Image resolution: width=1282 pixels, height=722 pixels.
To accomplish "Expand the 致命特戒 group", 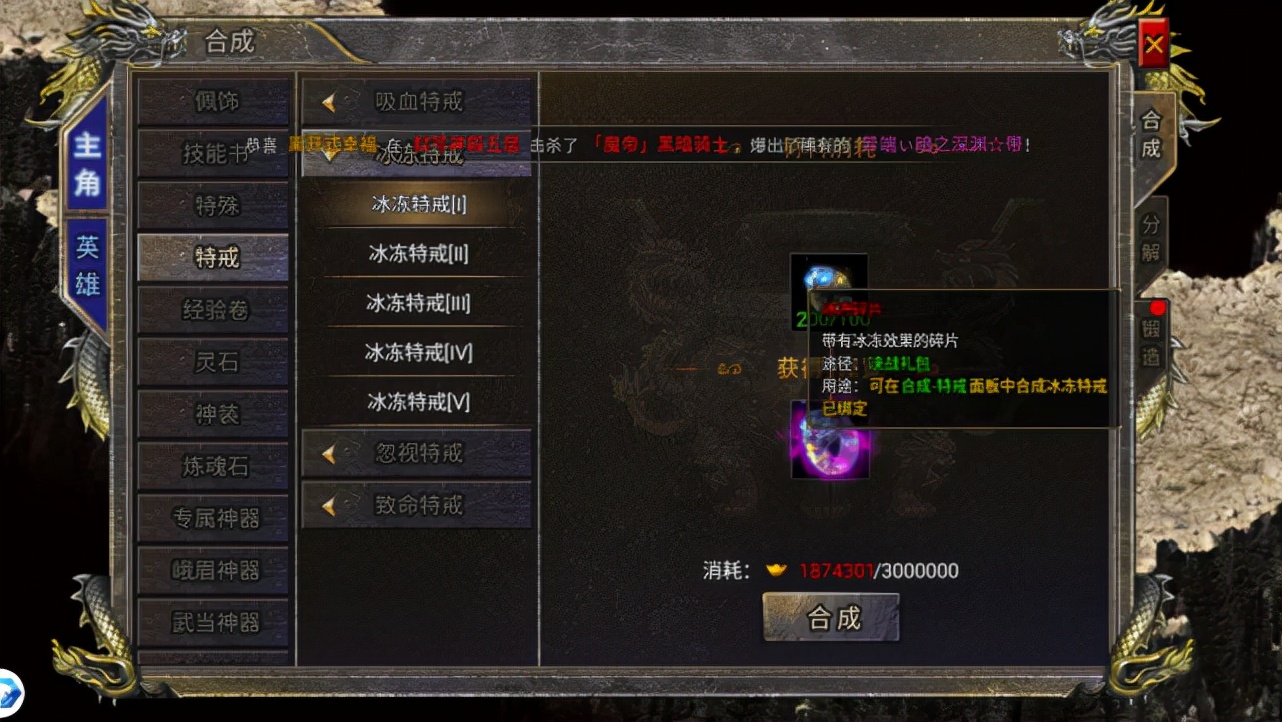I will [x=417, y=506].
